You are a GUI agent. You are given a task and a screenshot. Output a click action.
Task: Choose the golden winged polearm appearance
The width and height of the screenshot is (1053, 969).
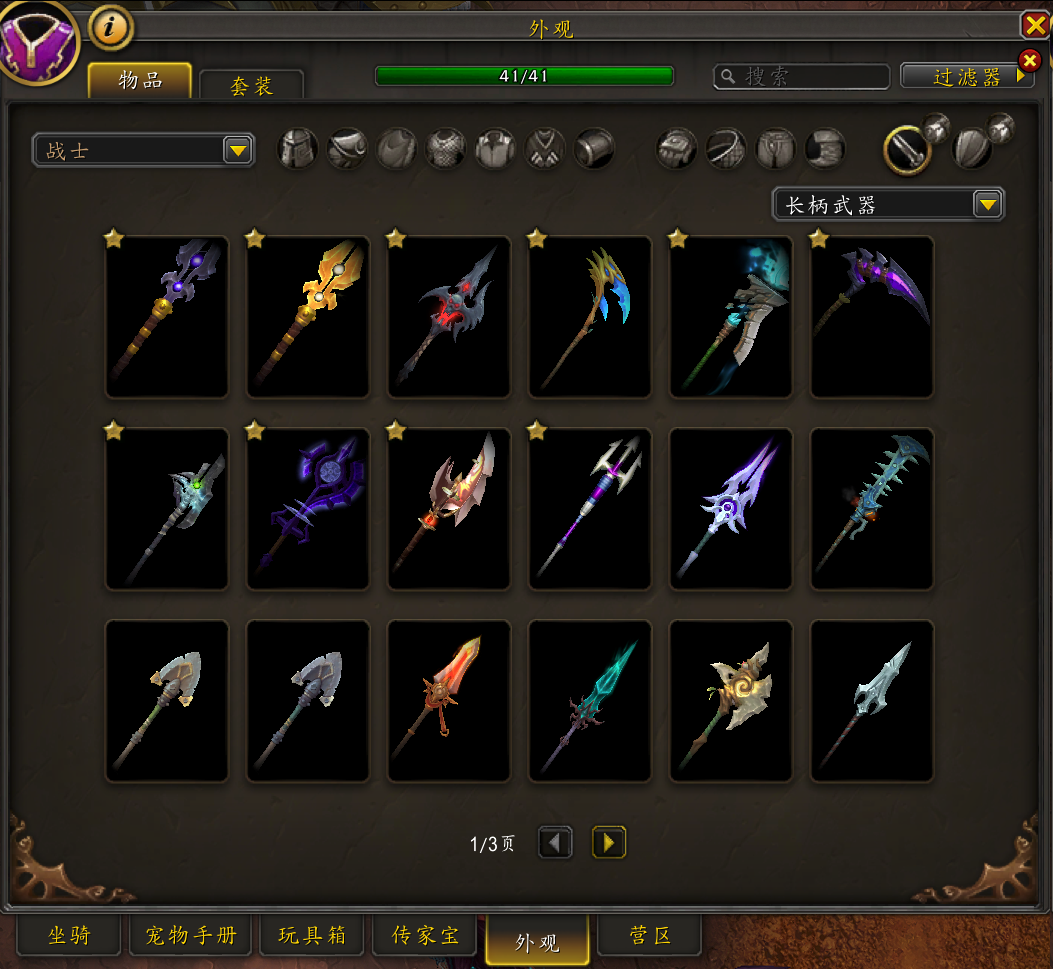pos(308,316)
